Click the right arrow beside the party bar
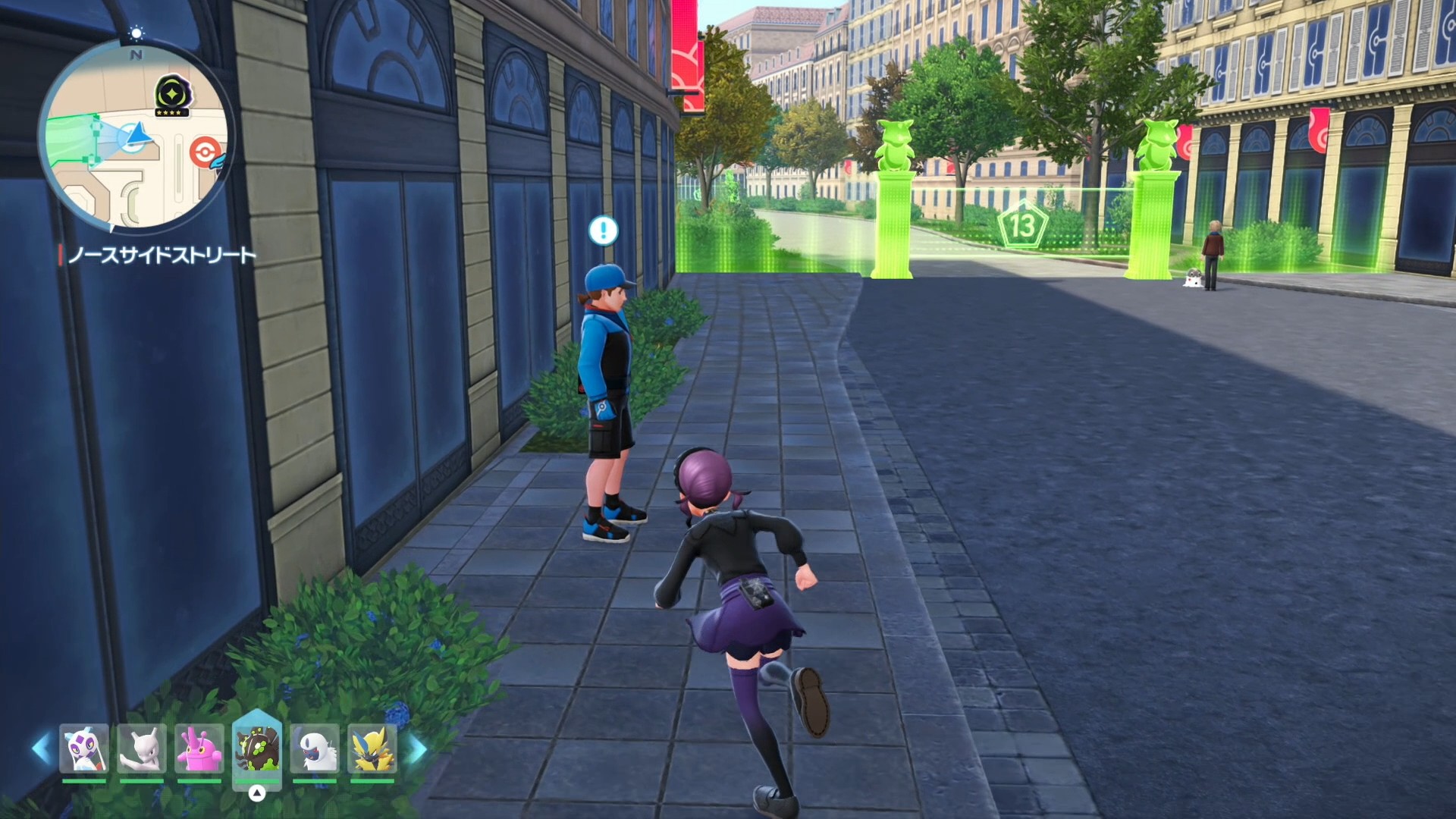 (x=416, y=748)
